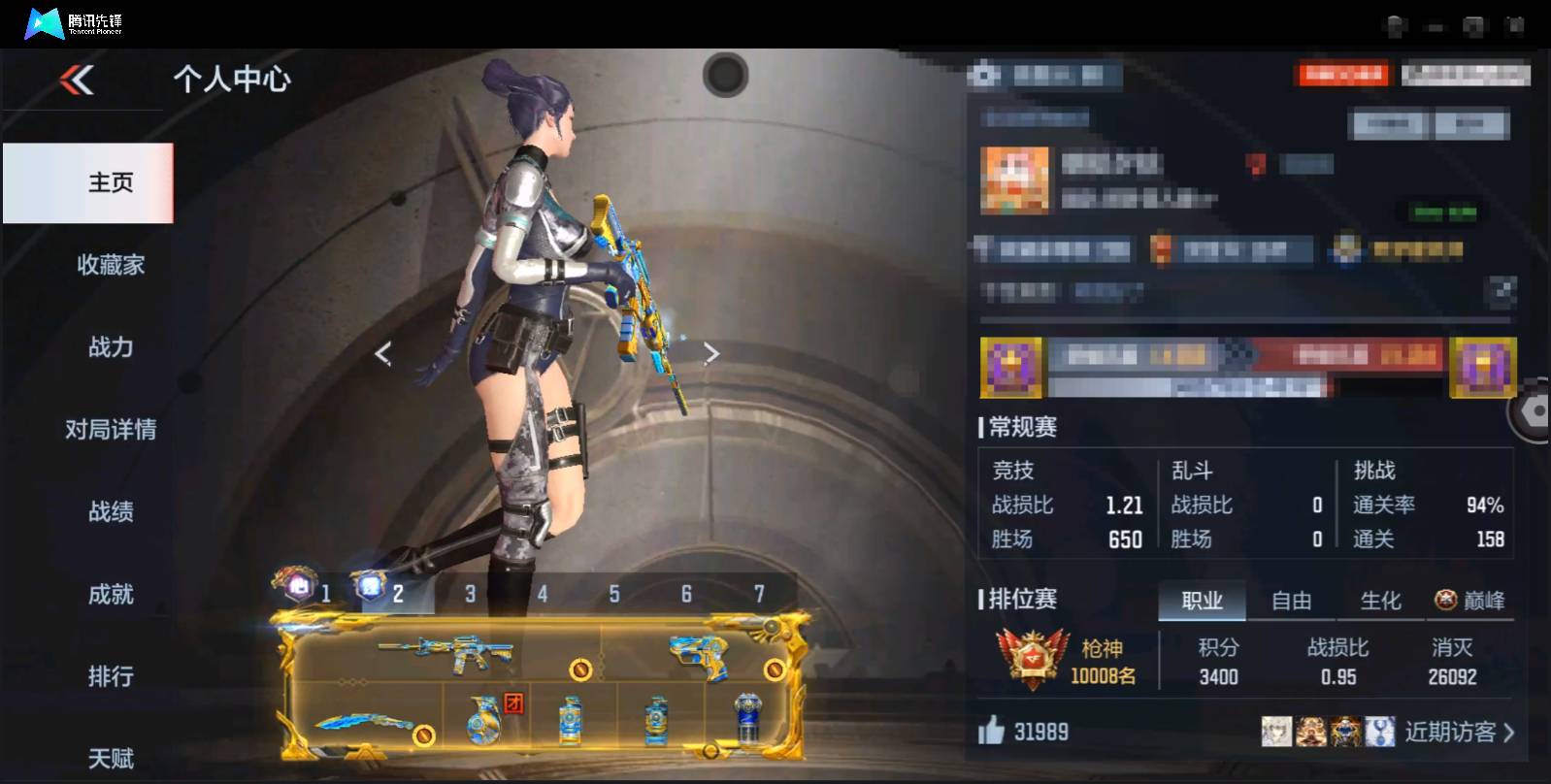1551x784 pixels.
Task: Open the 近期访客 recent visitors list
Action: 1458,732
